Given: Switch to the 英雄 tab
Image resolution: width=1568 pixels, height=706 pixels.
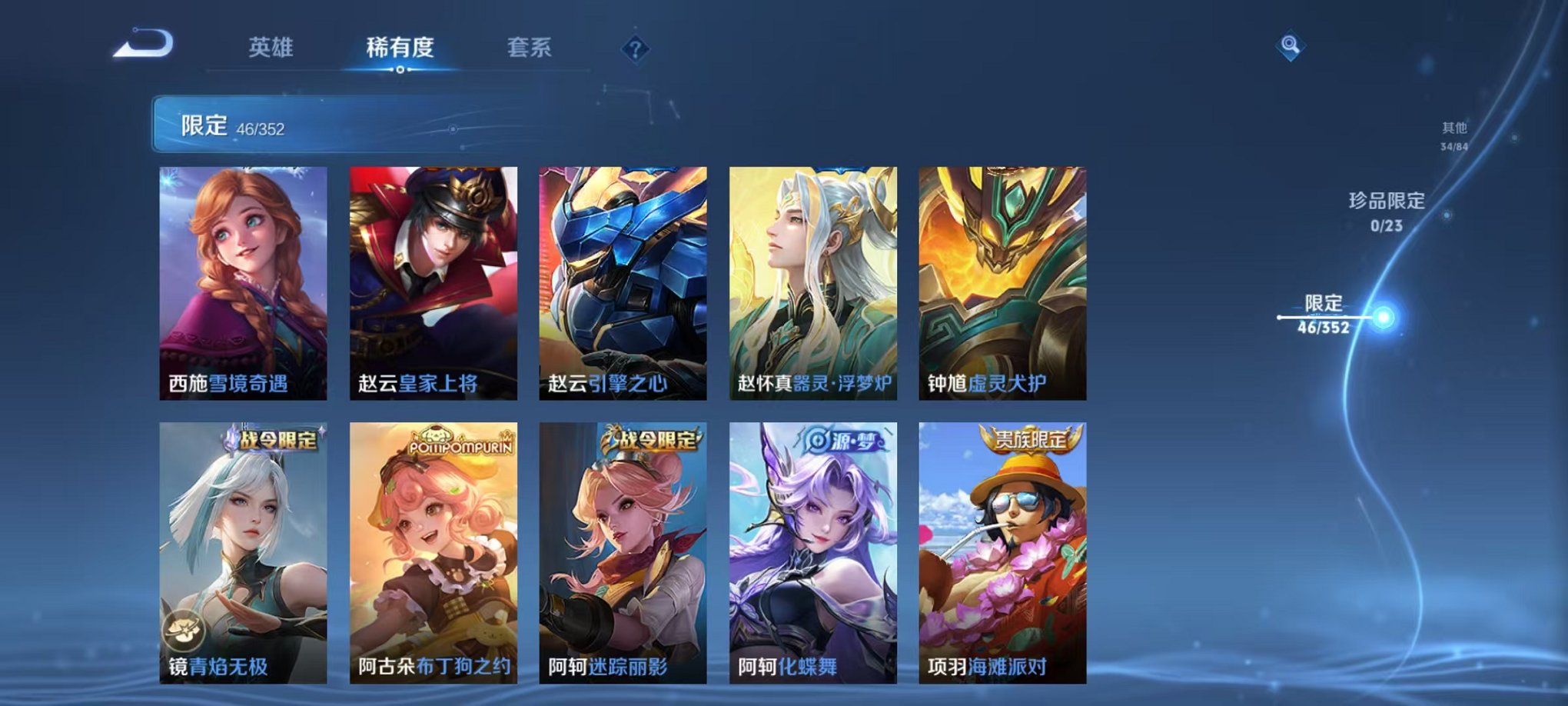Looking at the screenshot, I should click(272, 46).
